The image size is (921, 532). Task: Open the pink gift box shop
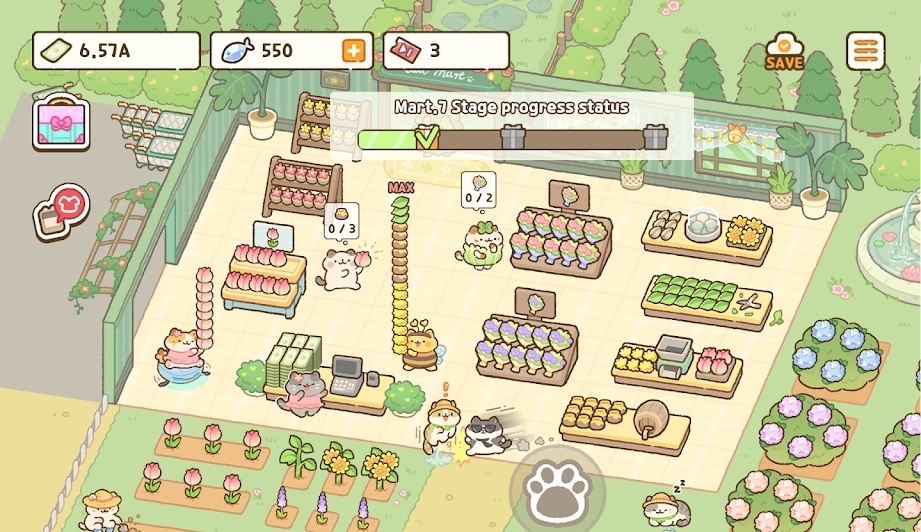(61, 124)
